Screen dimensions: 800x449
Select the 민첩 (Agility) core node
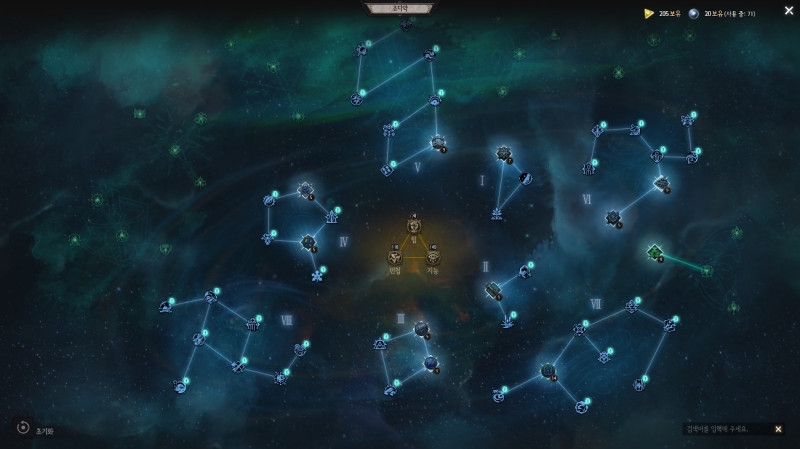click(396, 257)
